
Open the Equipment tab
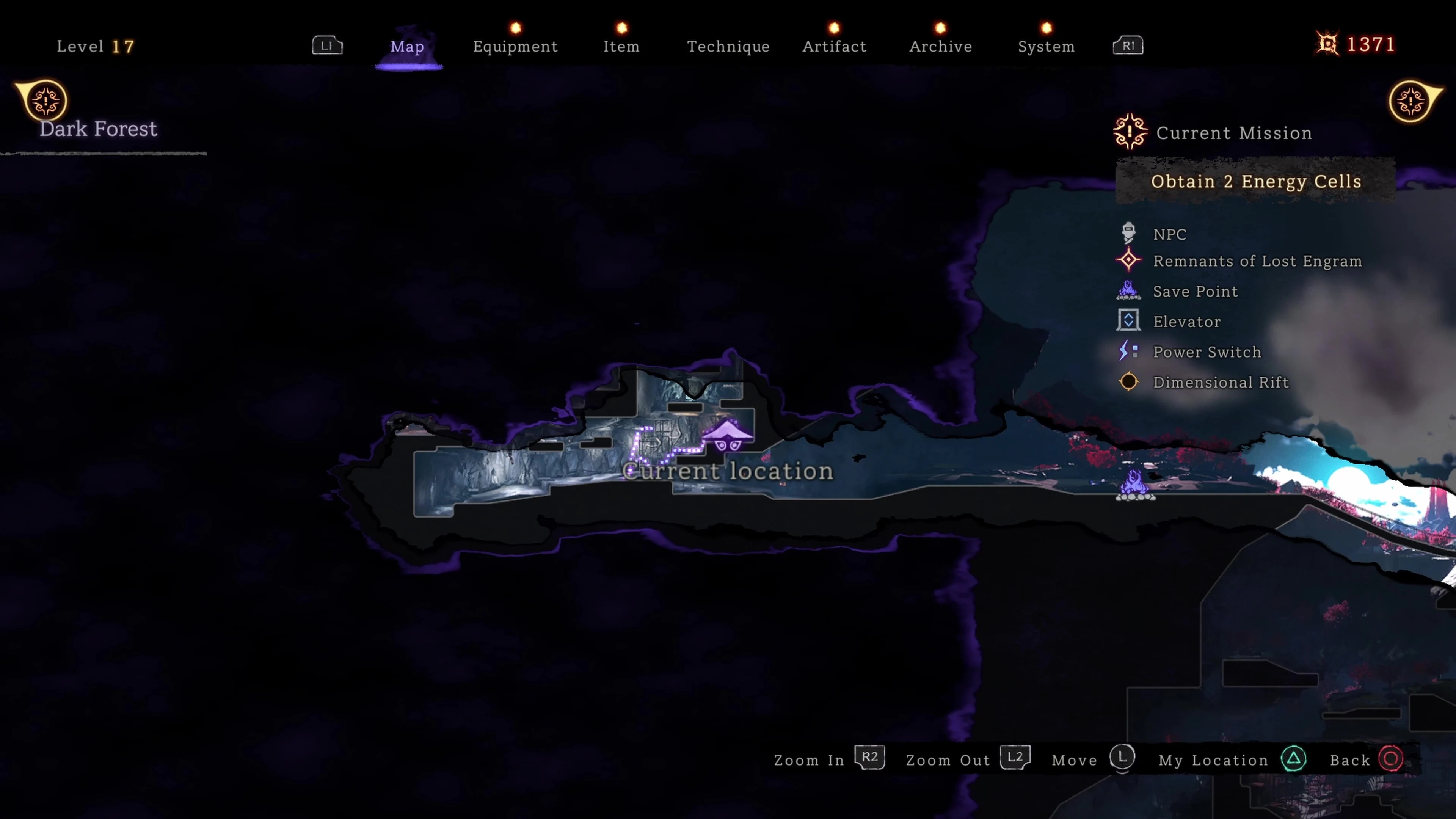click(515, 46)
